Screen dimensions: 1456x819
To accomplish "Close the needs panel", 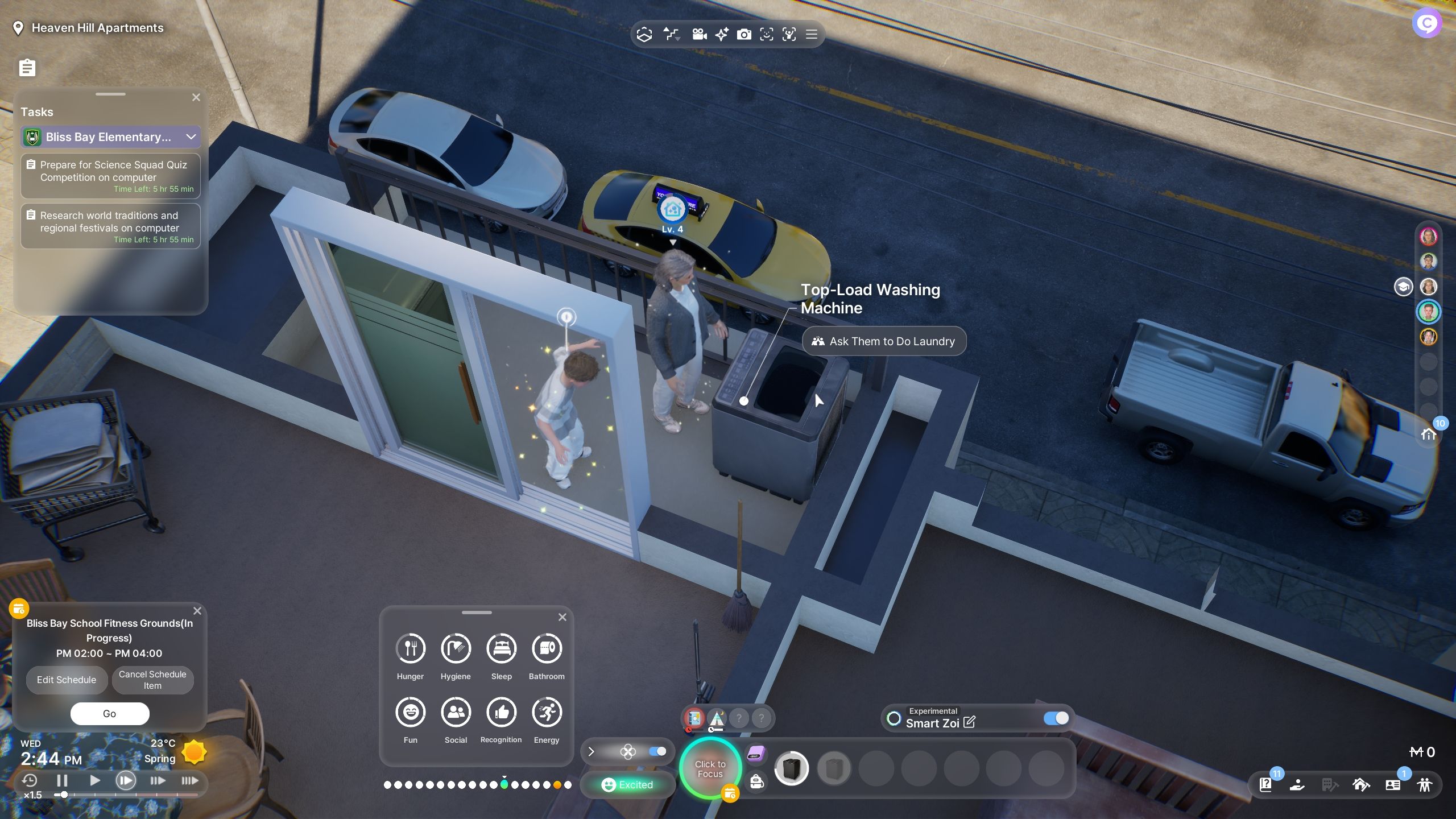I will click(x=562, y=617).
